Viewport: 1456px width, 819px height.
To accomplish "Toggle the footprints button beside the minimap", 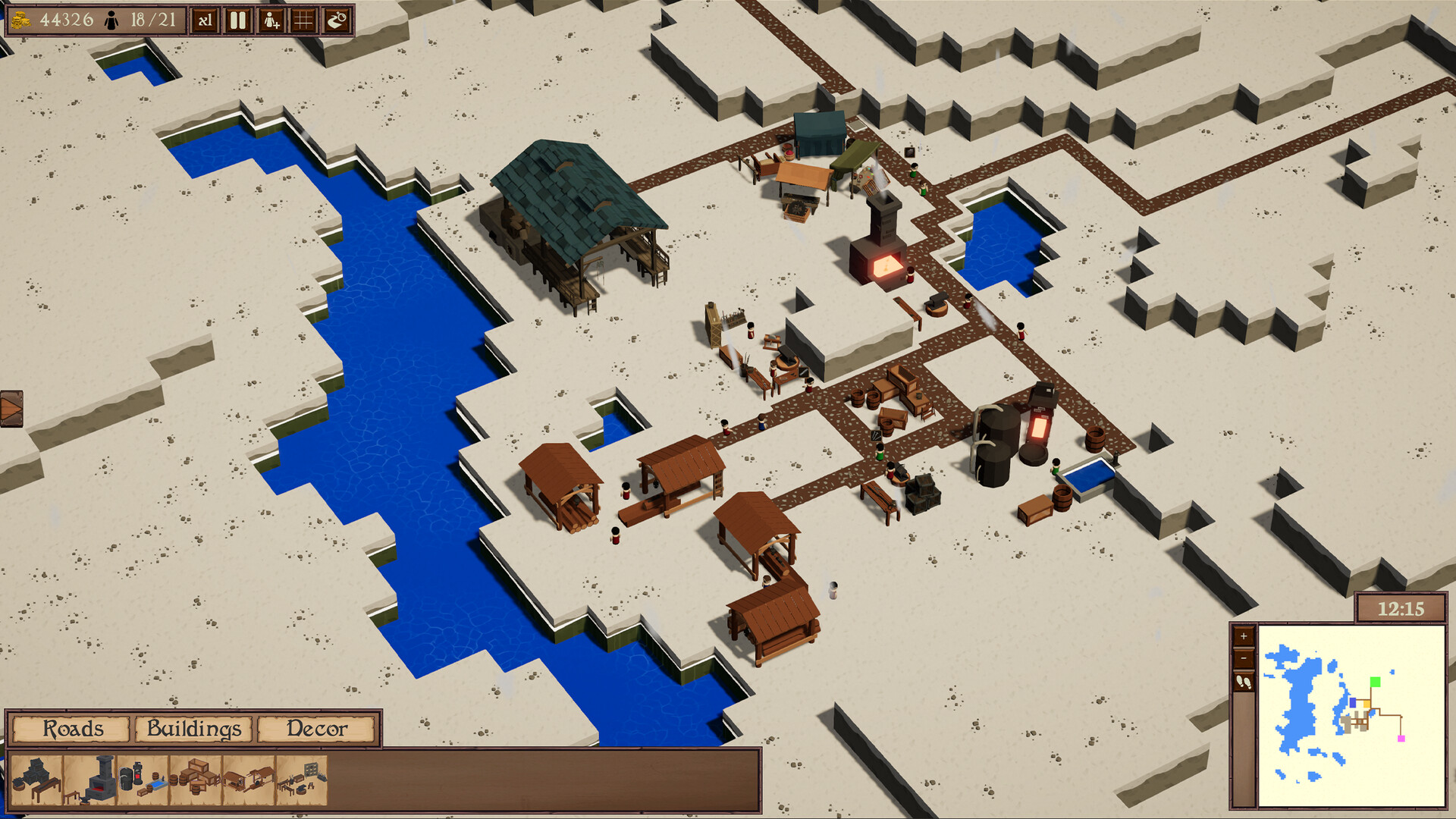I will click(x=1244, y=682).
